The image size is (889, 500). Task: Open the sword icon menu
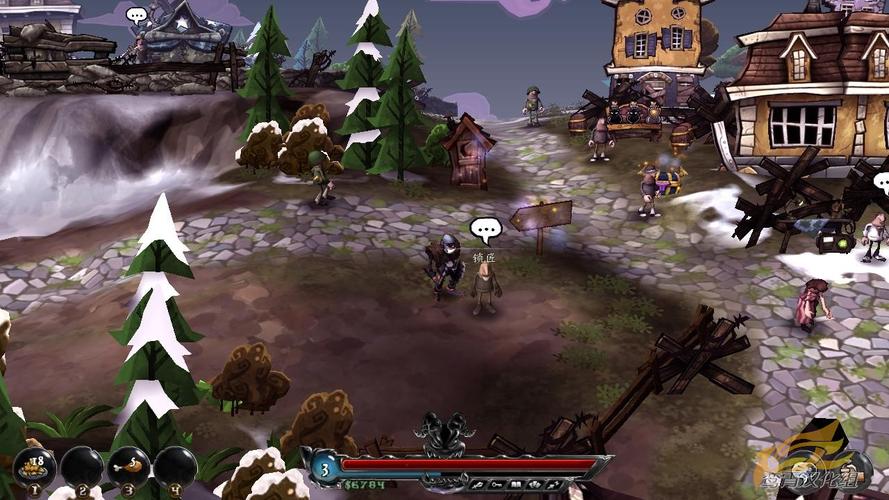[x=478, y=485]
